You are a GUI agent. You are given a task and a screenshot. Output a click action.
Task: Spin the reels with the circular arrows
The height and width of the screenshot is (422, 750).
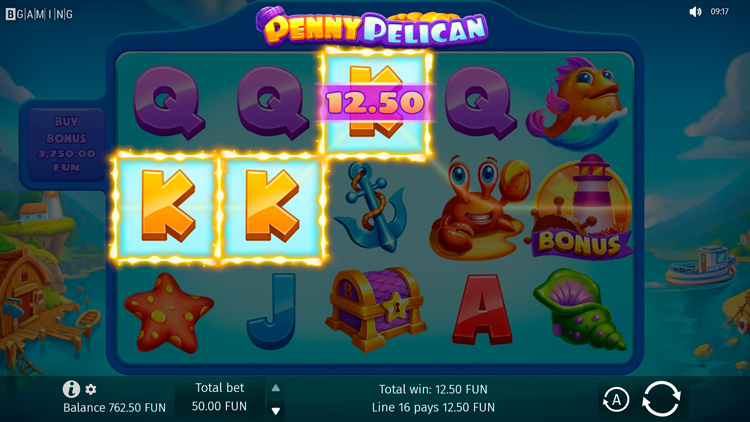coord(661,399)
